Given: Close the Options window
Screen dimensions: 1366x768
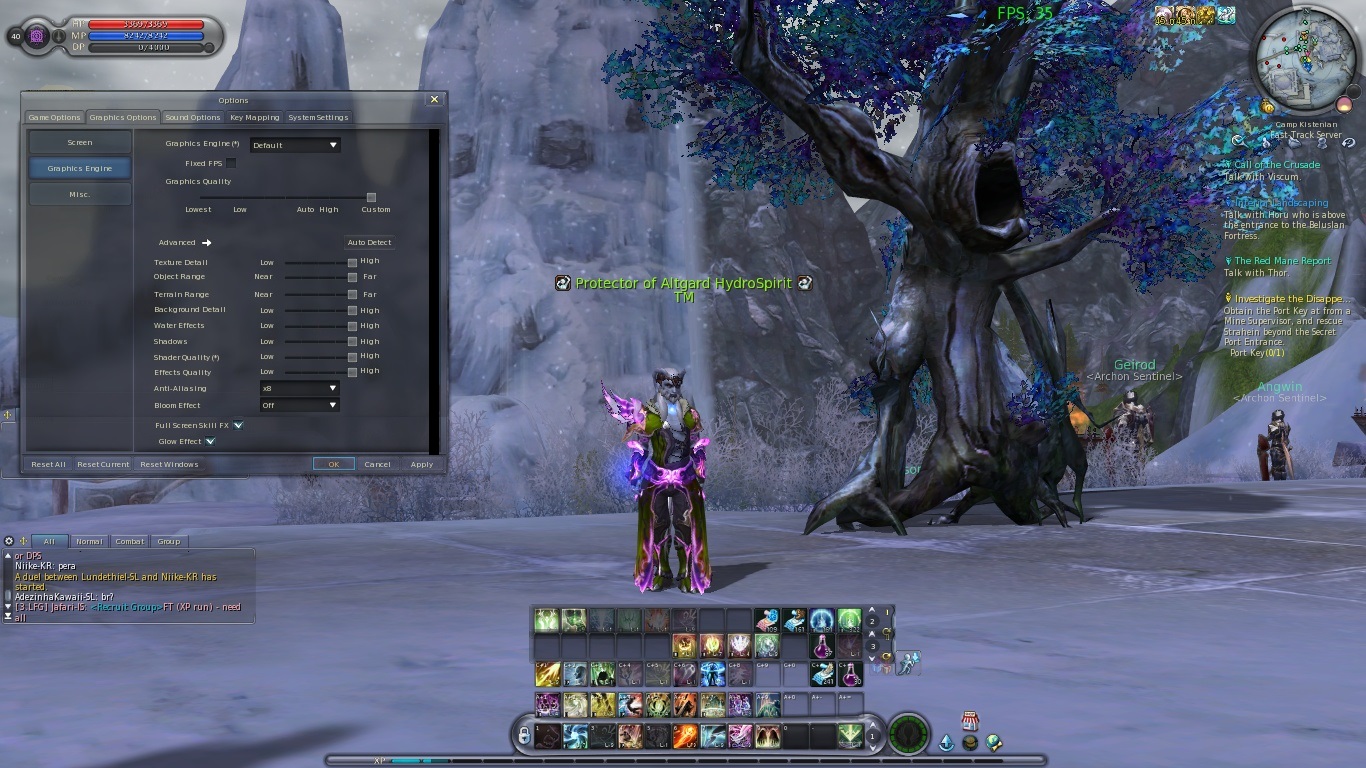Looking at the screenshot, I should (x=434, y=100).
